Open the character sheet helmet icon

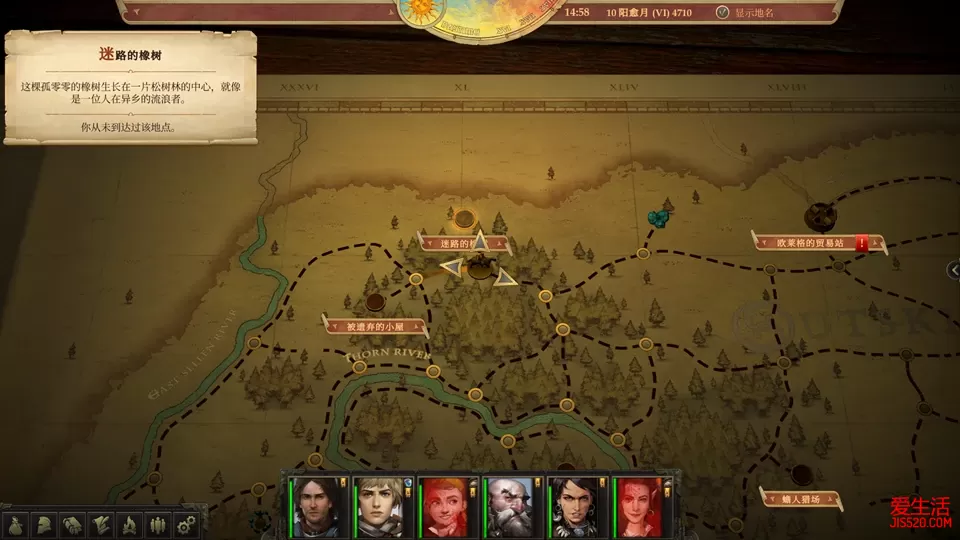pyautogui.click(x=45, y=523)
